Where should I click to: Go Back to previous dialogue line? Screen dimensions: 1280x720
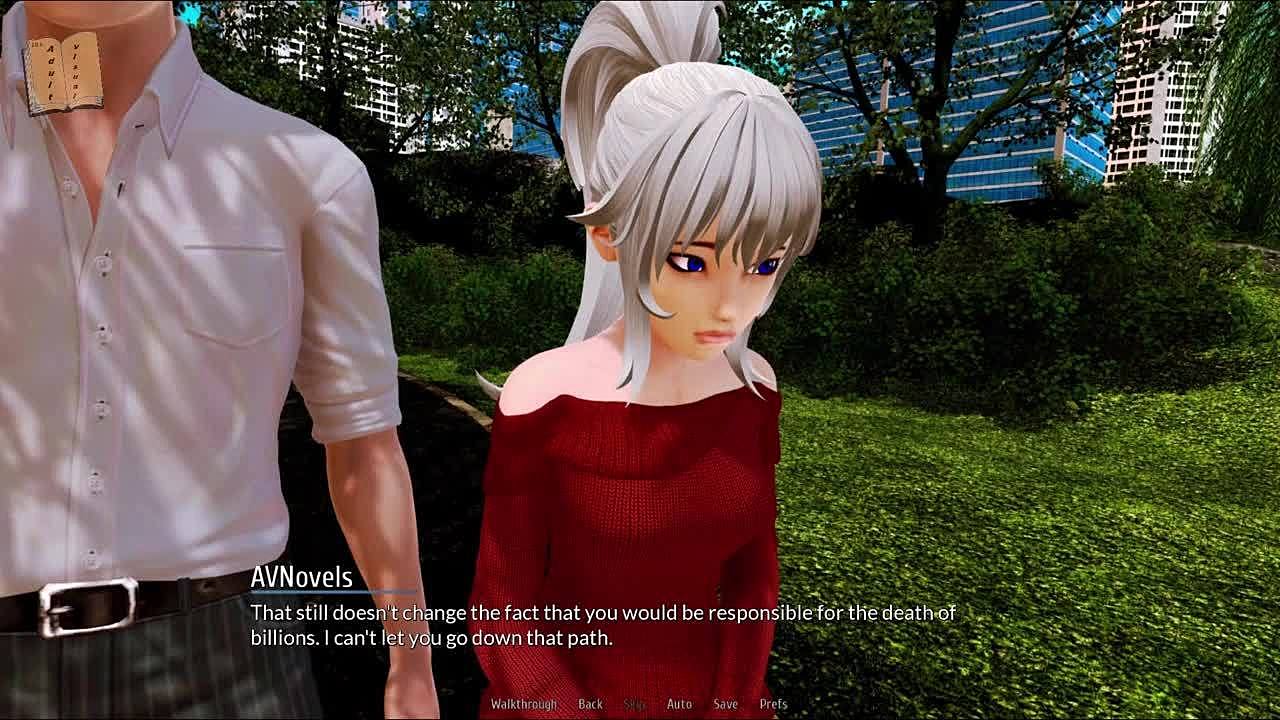590,704
